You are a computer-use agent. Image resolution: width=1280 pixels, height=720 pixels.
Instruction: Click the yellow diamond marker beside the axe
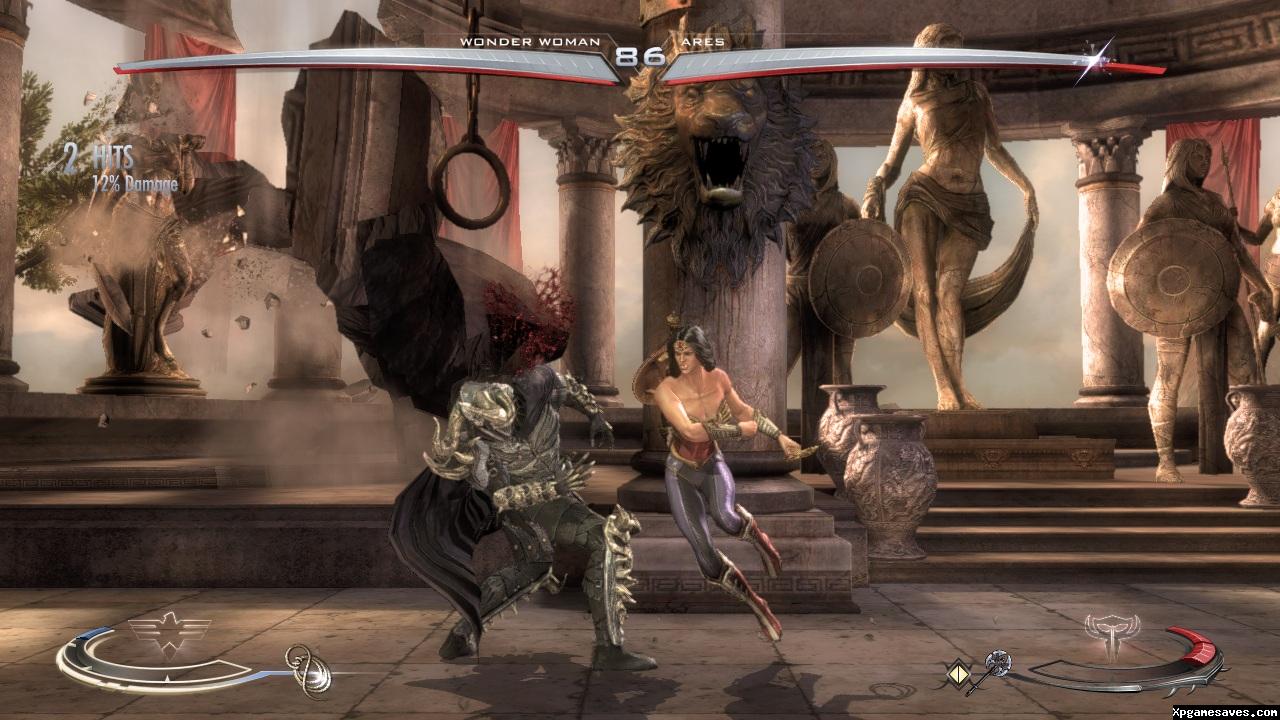[x=960, y=675]
